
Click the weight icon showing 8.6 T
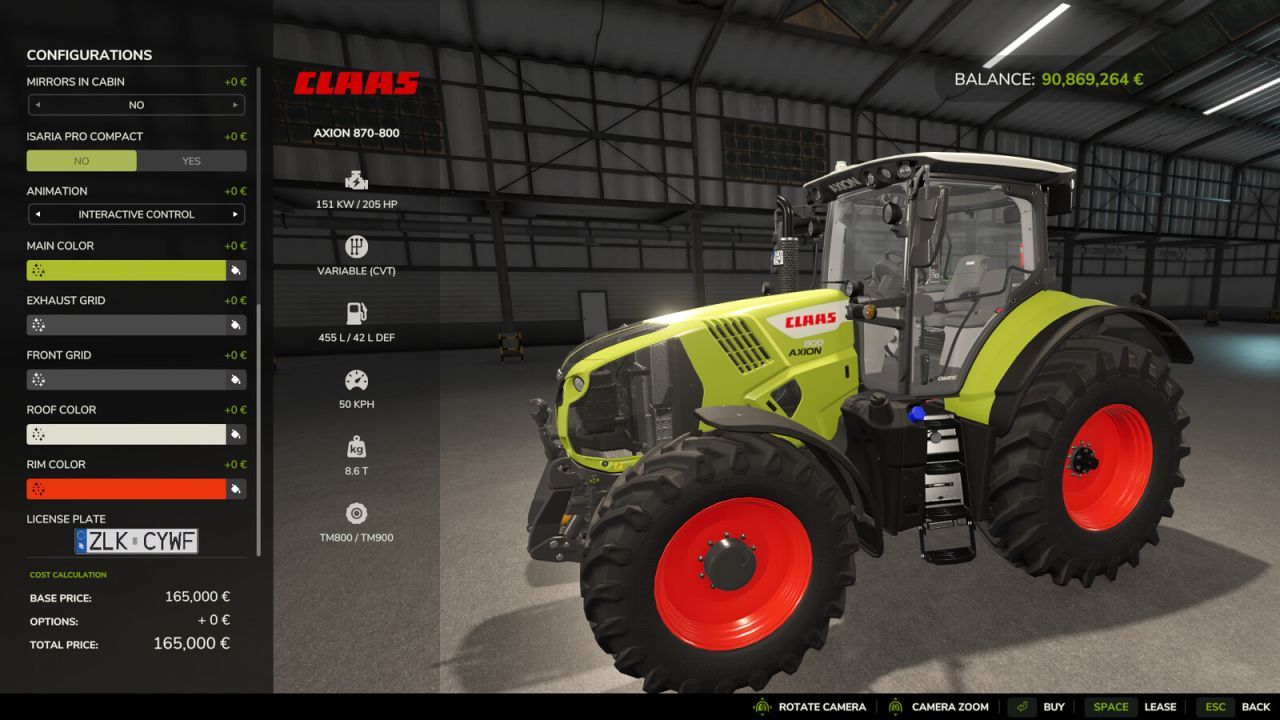[356, 447]
